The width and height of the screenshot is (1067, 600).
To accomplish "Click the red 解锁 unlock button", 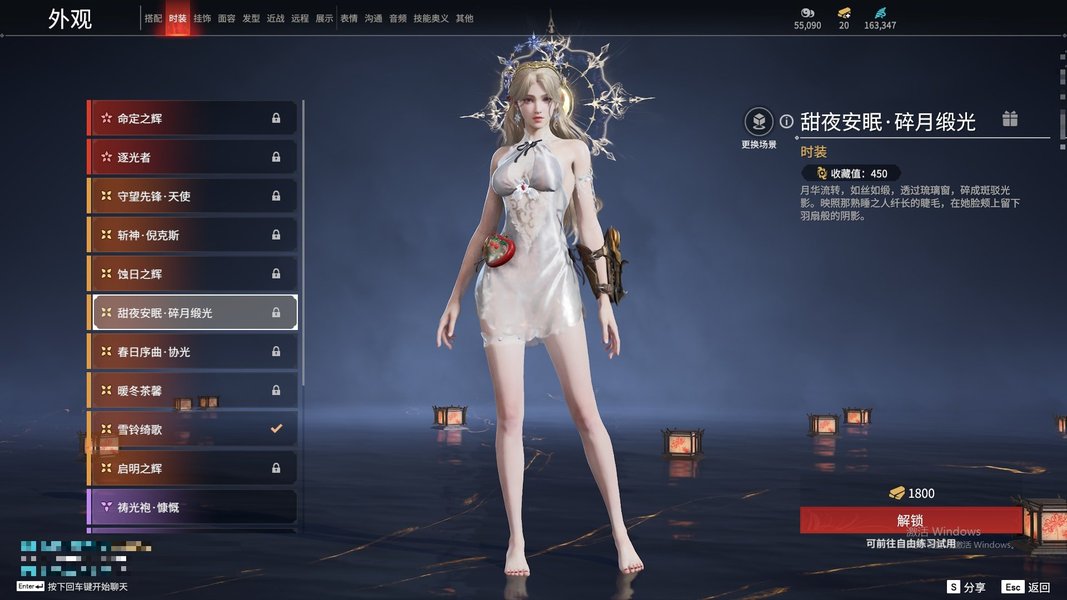I will [x=910, y=520].
